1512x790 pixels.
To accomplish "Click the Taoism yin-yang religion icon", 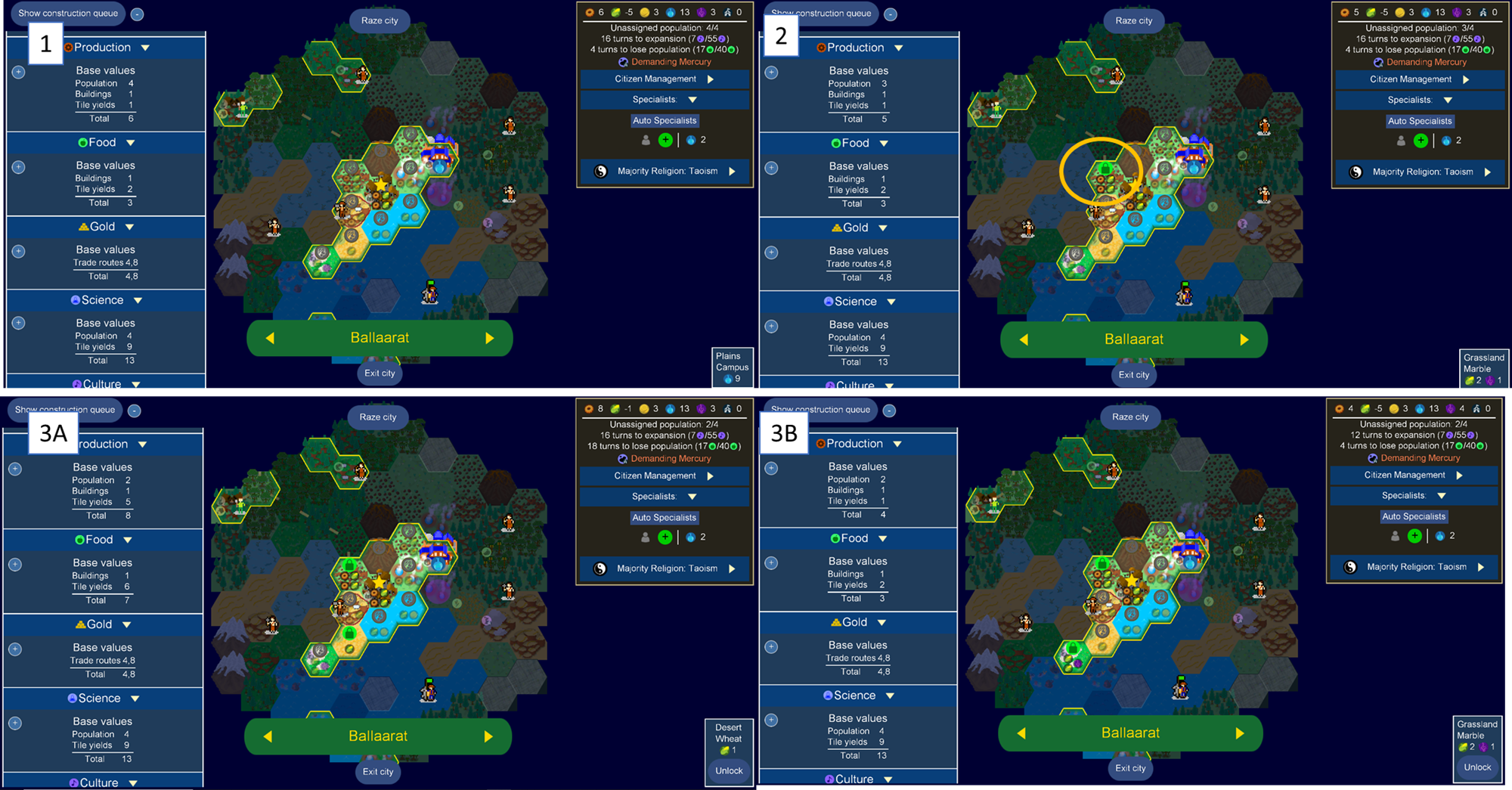I will [x=600, y=171].
